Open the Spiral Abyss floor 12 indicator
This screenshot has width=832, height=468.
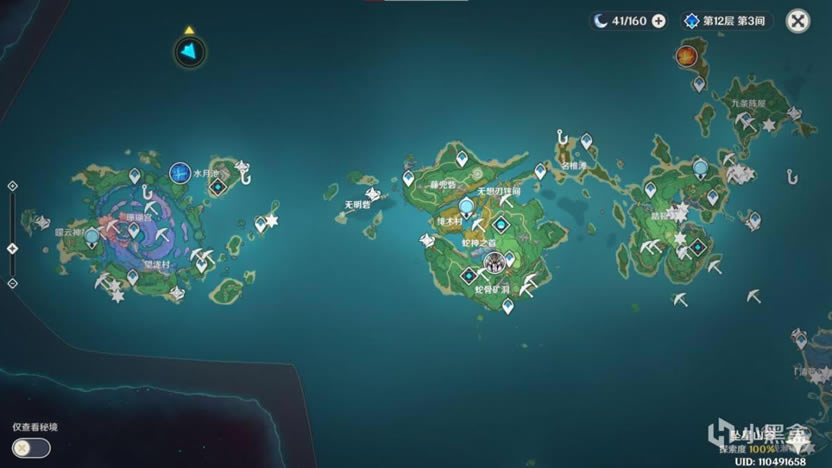727,21
